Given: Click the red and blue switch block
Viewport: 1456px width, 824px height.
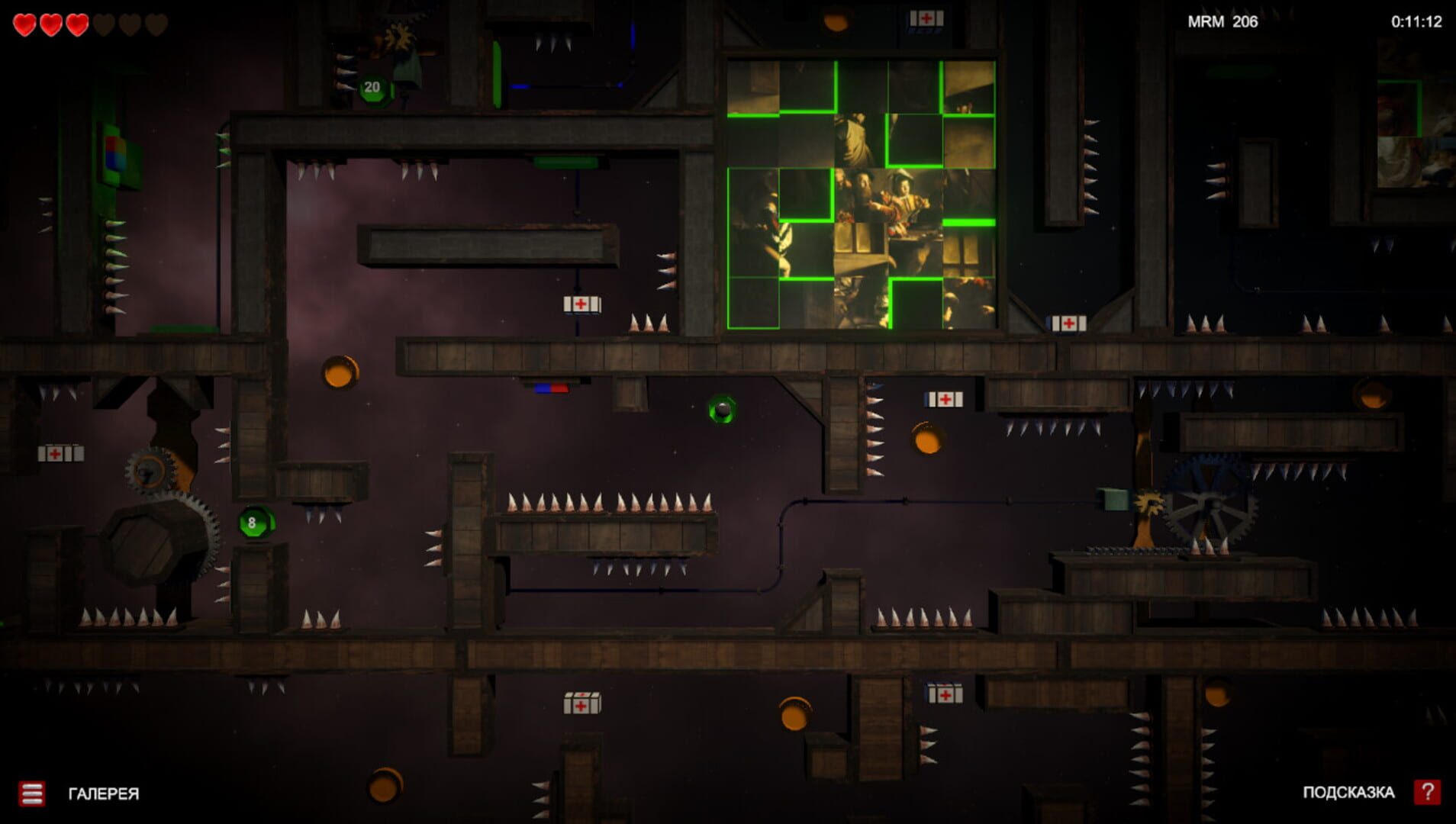Looking at the screenshot, I should click(x=549, y=388).
